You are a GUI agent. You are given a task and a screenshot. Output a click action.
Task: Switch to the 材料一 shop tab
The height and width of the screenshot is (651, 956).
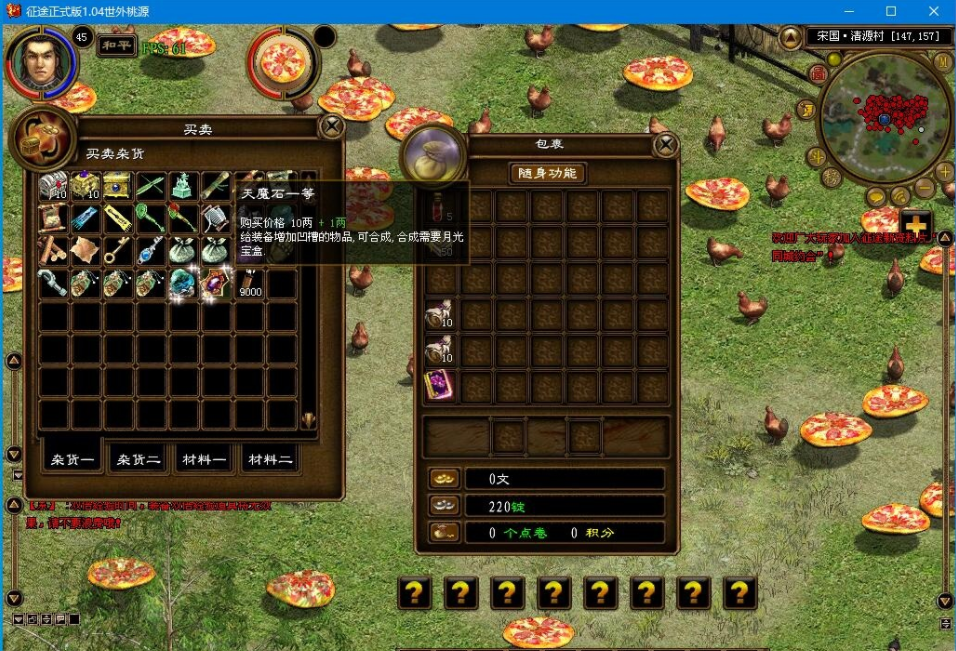pos(203,459)
